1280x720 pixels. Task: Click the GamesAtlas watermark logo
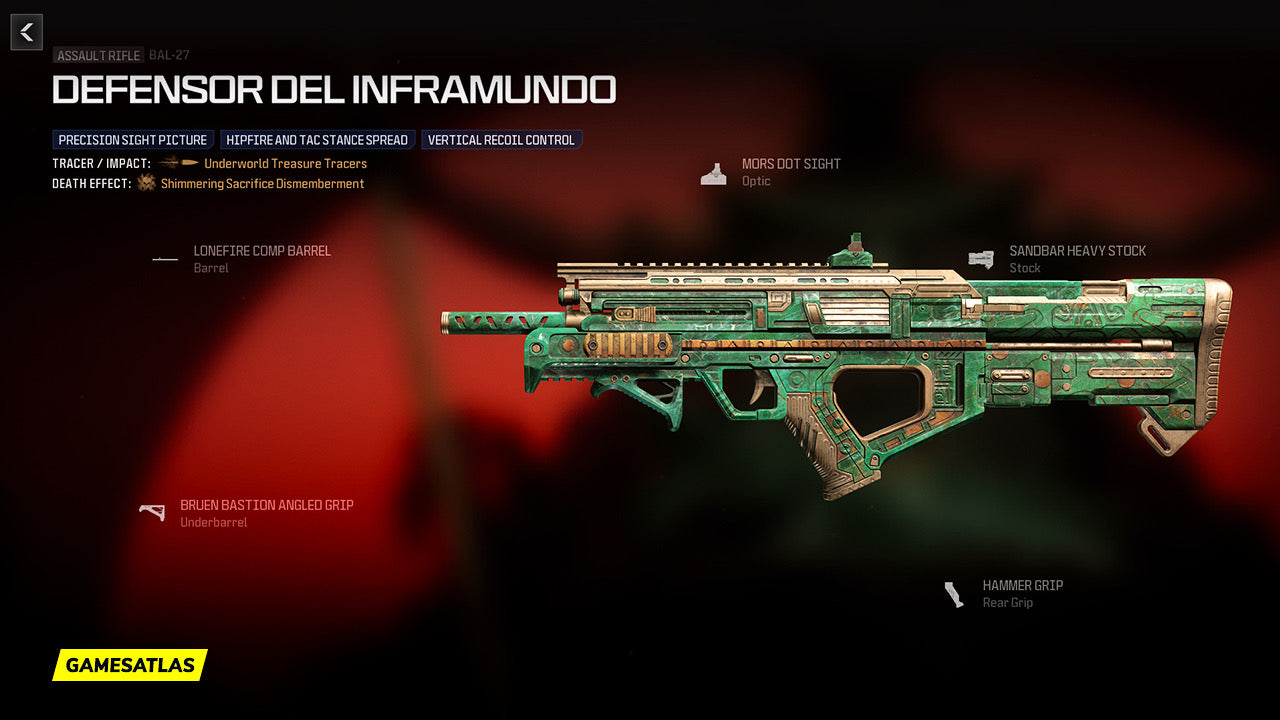click(x=130, y=665)
